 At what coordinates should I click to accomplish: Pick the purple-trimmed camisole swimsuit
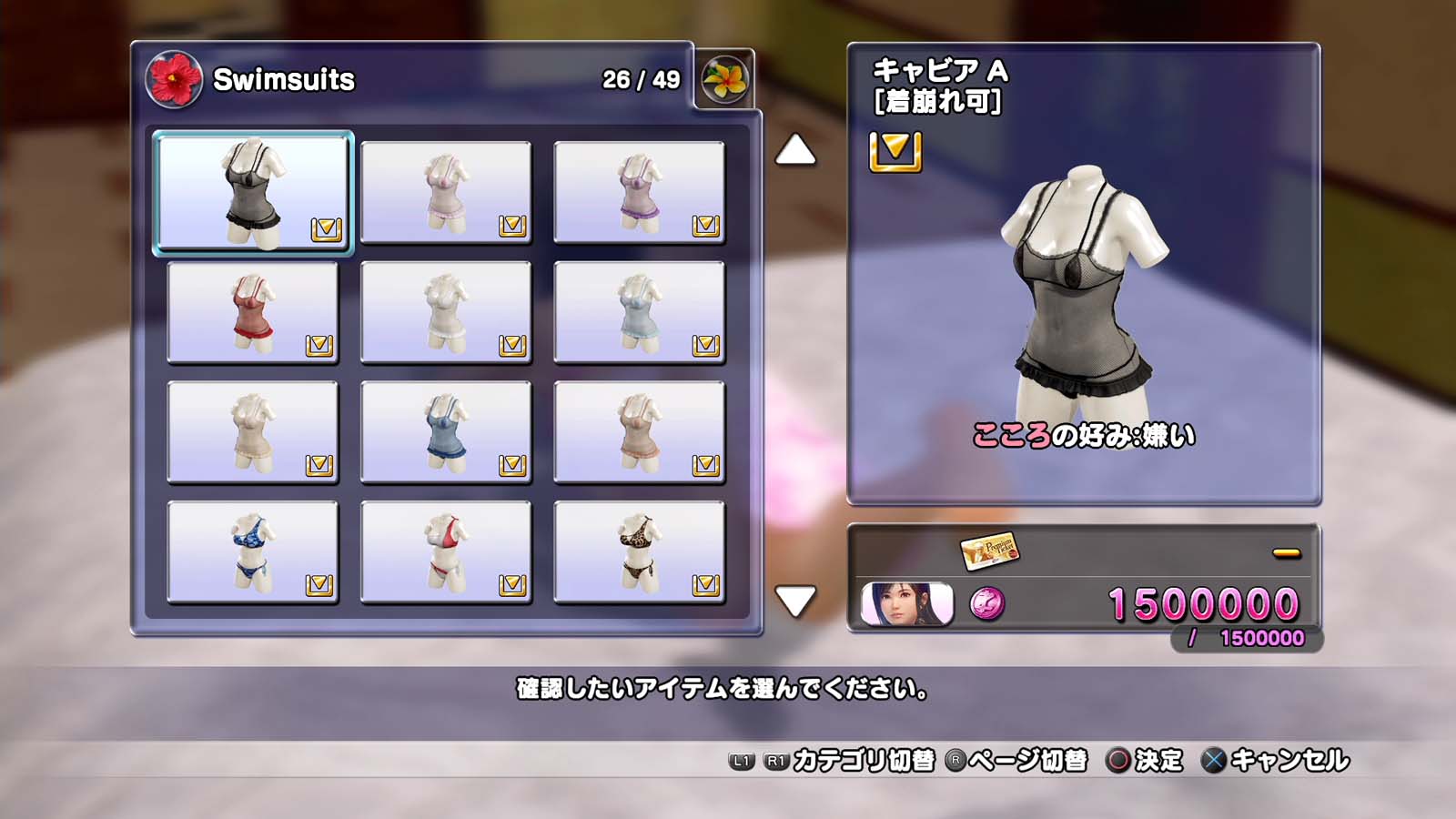point(639,192)
